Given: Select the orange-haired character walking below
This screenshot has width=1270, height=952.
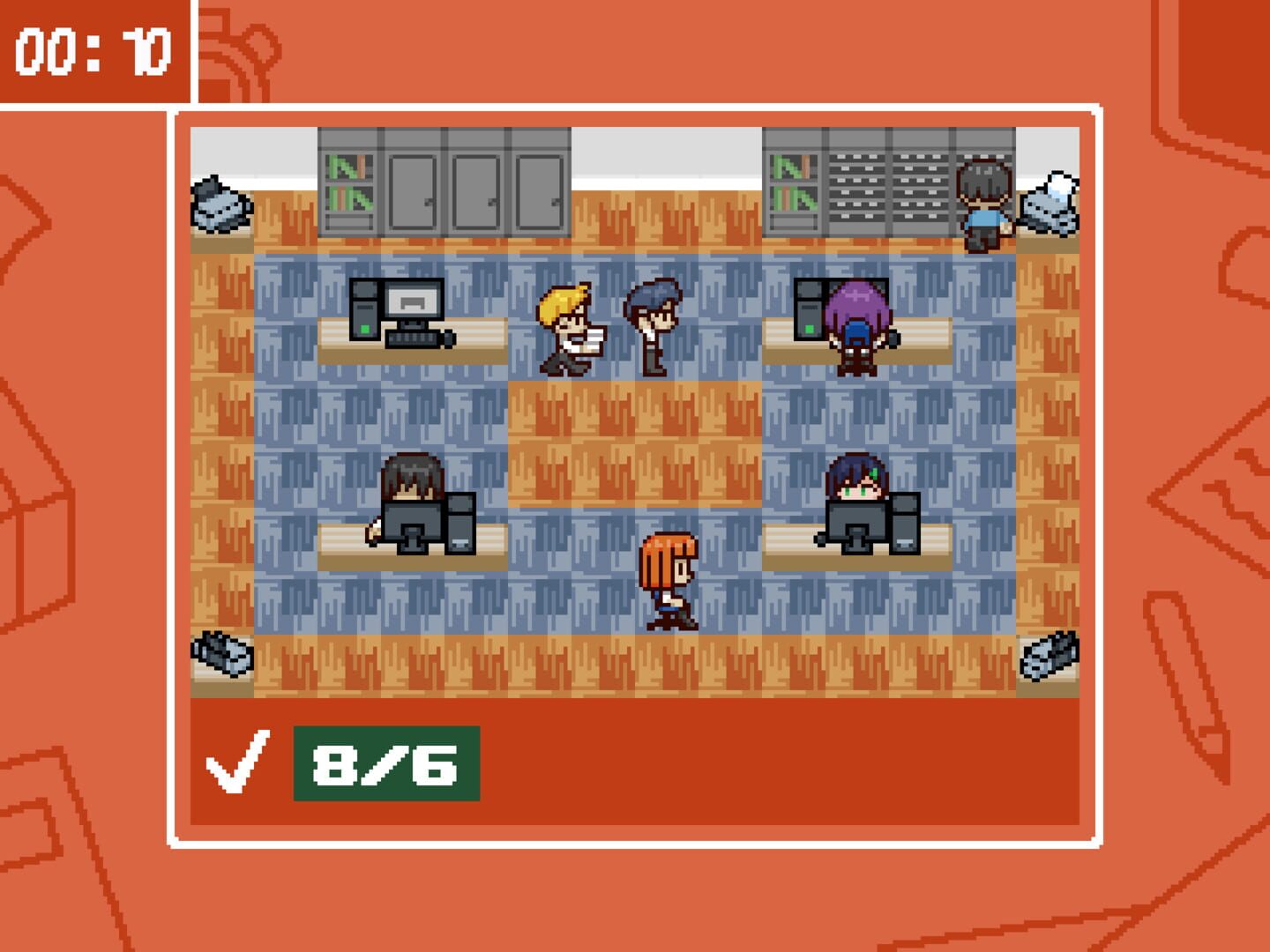Looking at the screenshot, I should (x=669, y=582).
